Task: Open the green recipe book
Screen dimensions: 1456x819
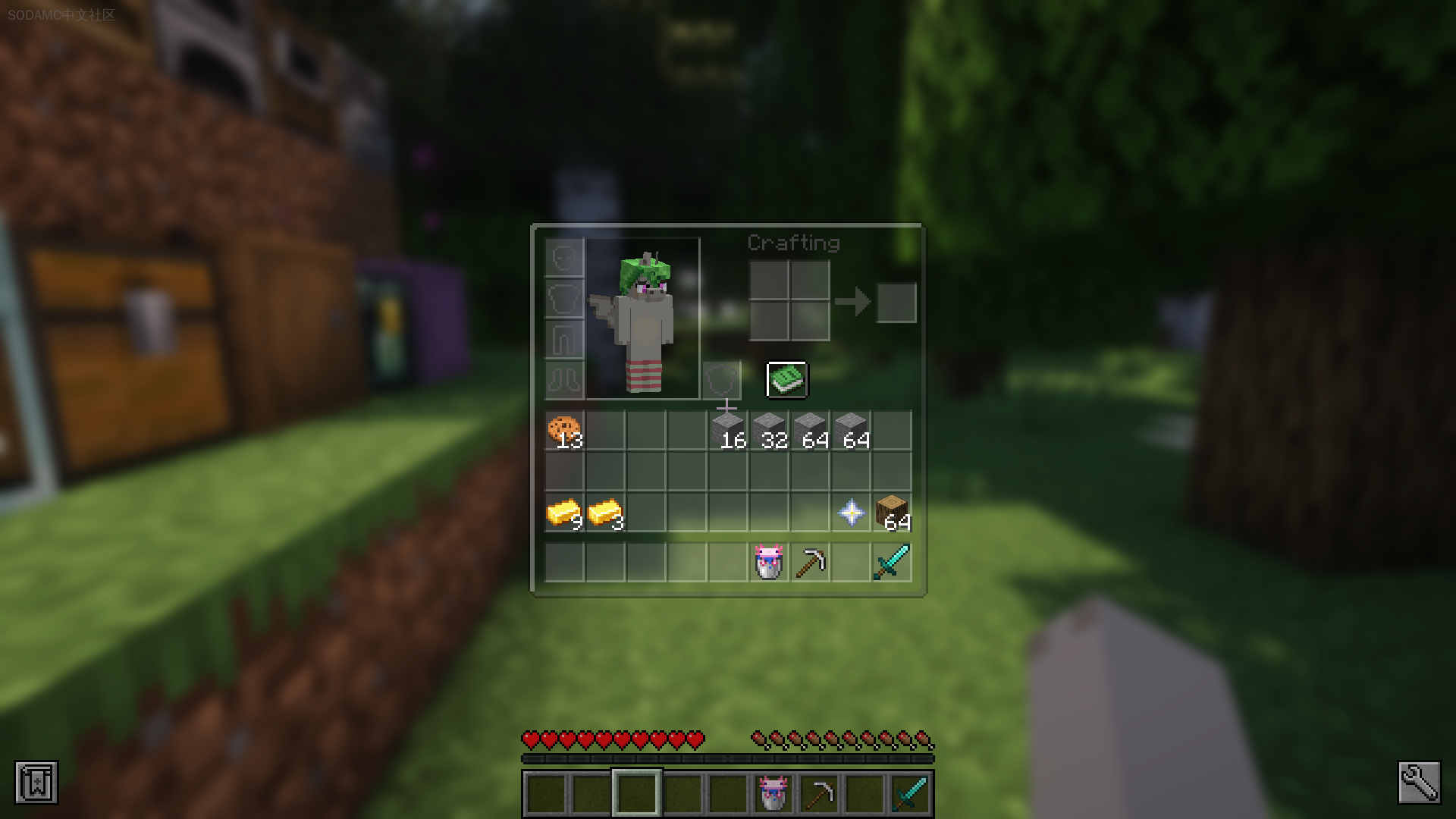Action: (786, 379)
